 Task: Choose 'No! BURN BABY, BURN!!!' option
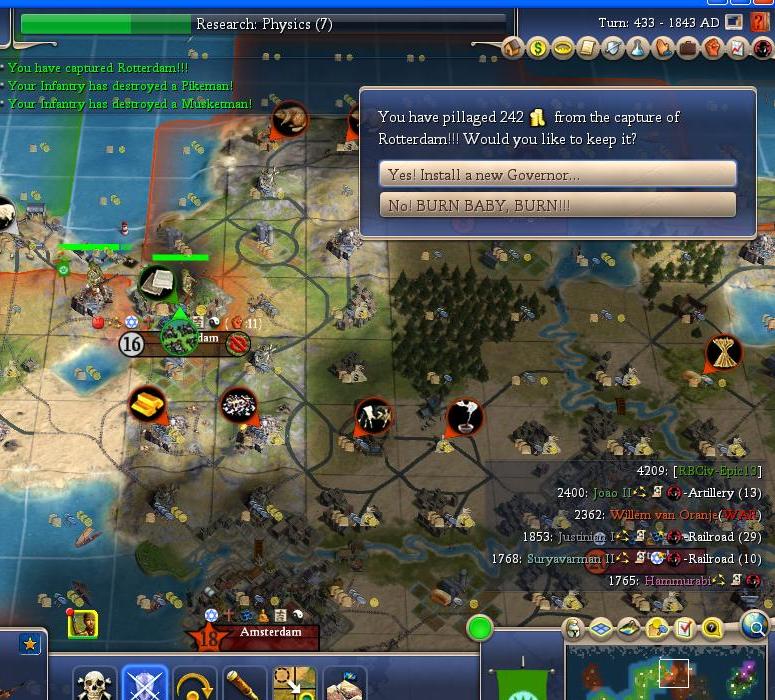tap(558, 205)
